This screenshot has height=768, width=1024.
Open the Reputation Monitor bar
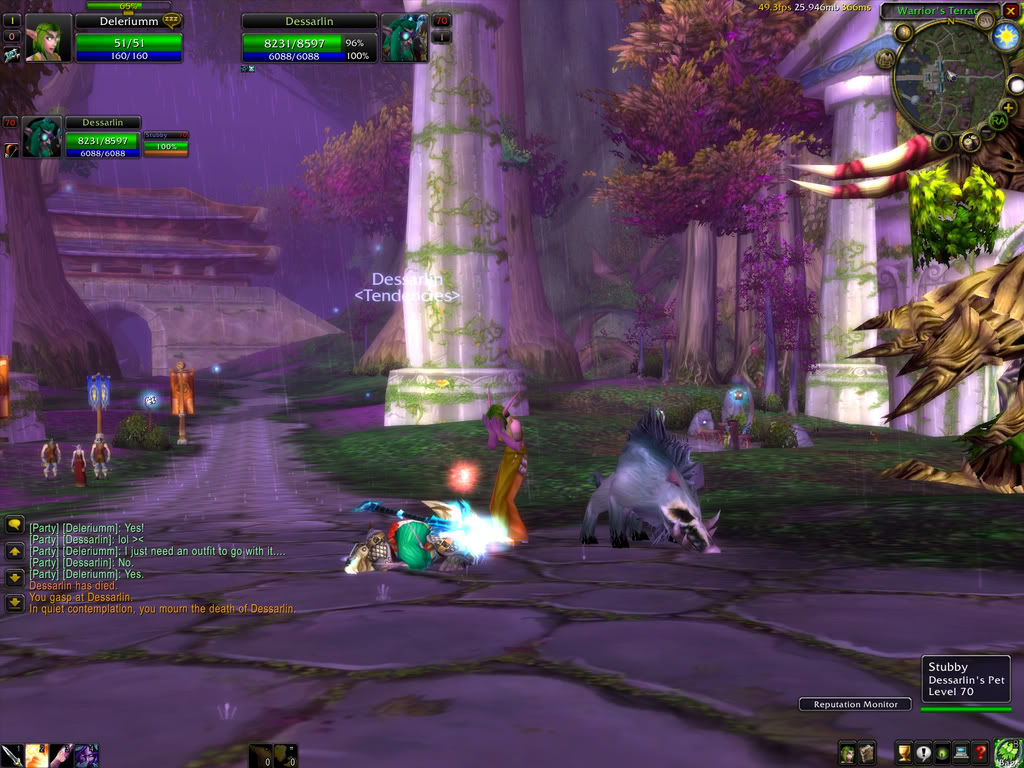tap(855, 704)
